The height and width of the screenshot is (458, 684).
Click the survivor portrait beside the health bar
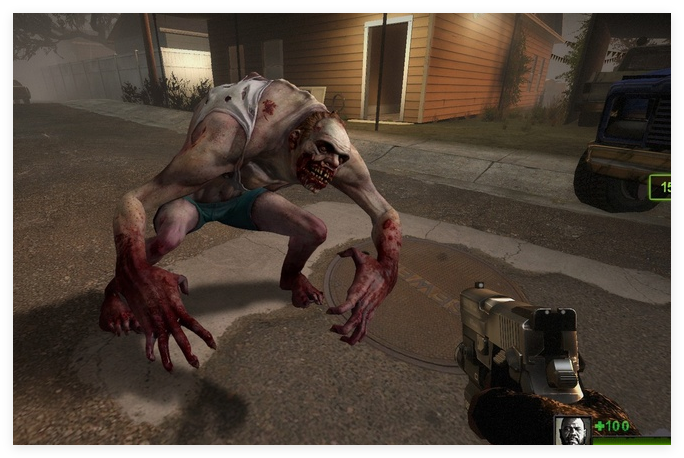point(572,431)
